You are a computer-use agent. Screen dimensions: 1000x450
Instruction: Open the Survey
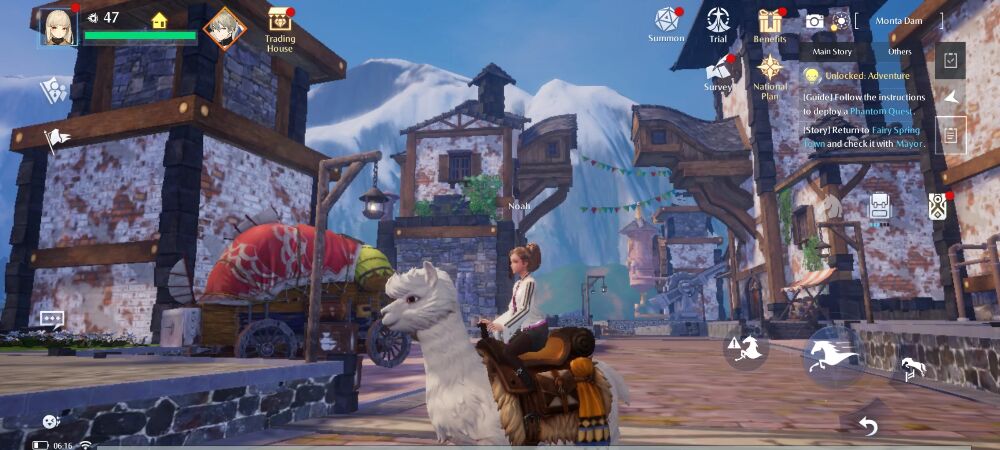point(718,72)
